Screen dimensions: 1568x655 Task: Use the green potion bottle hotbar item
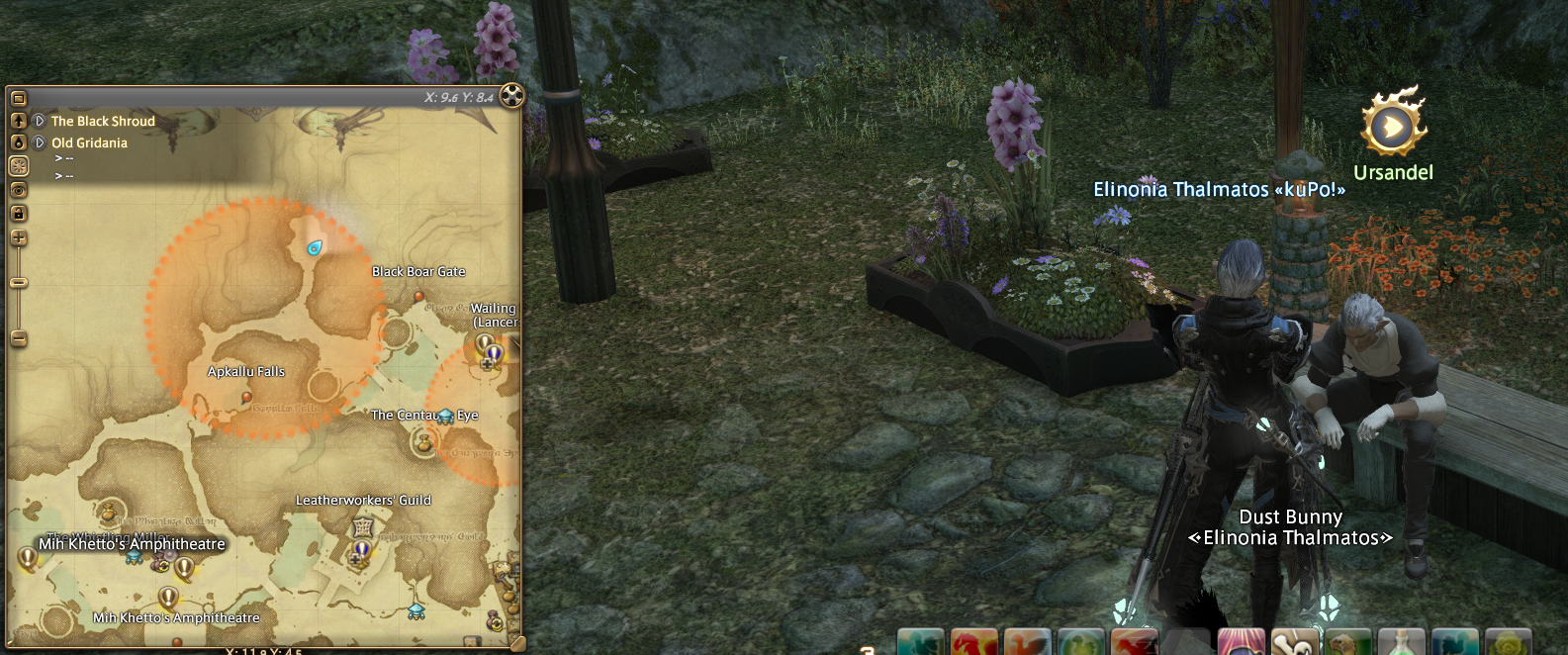pos(1401,643)
